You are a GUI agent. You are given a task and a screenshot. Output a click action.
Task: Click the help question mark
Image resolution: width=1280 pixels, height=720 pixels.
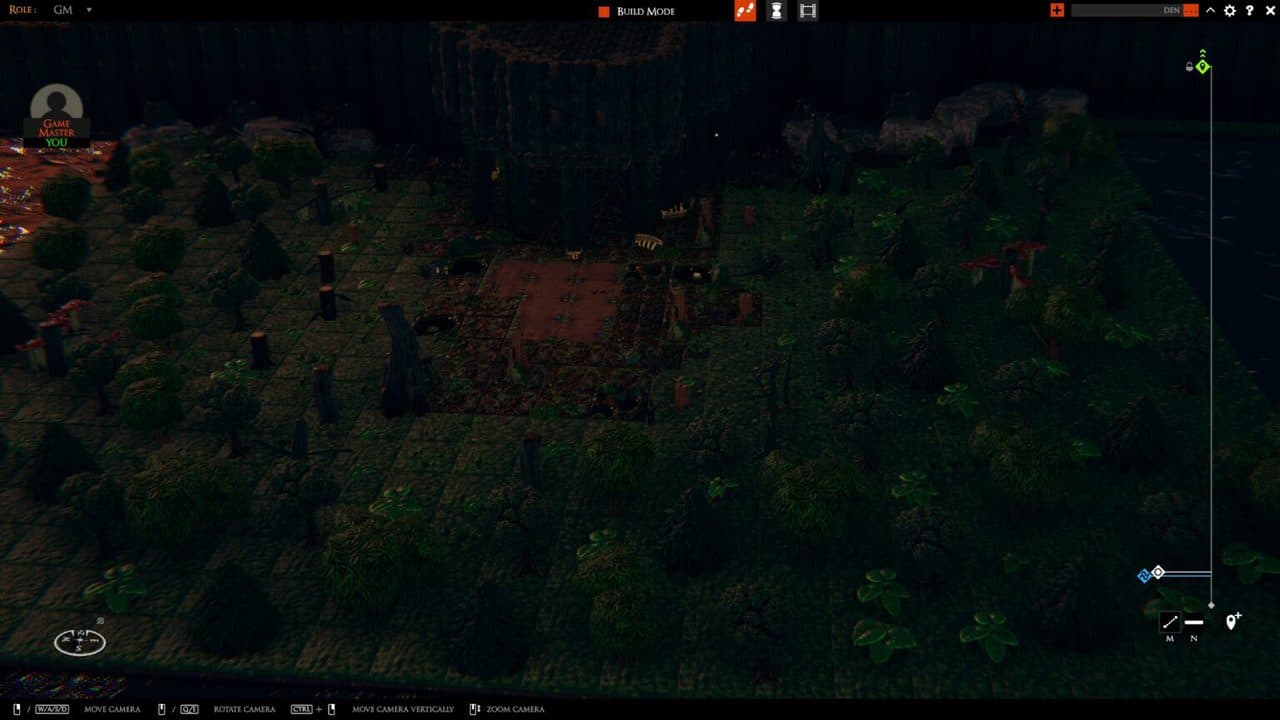[1250, 11]
